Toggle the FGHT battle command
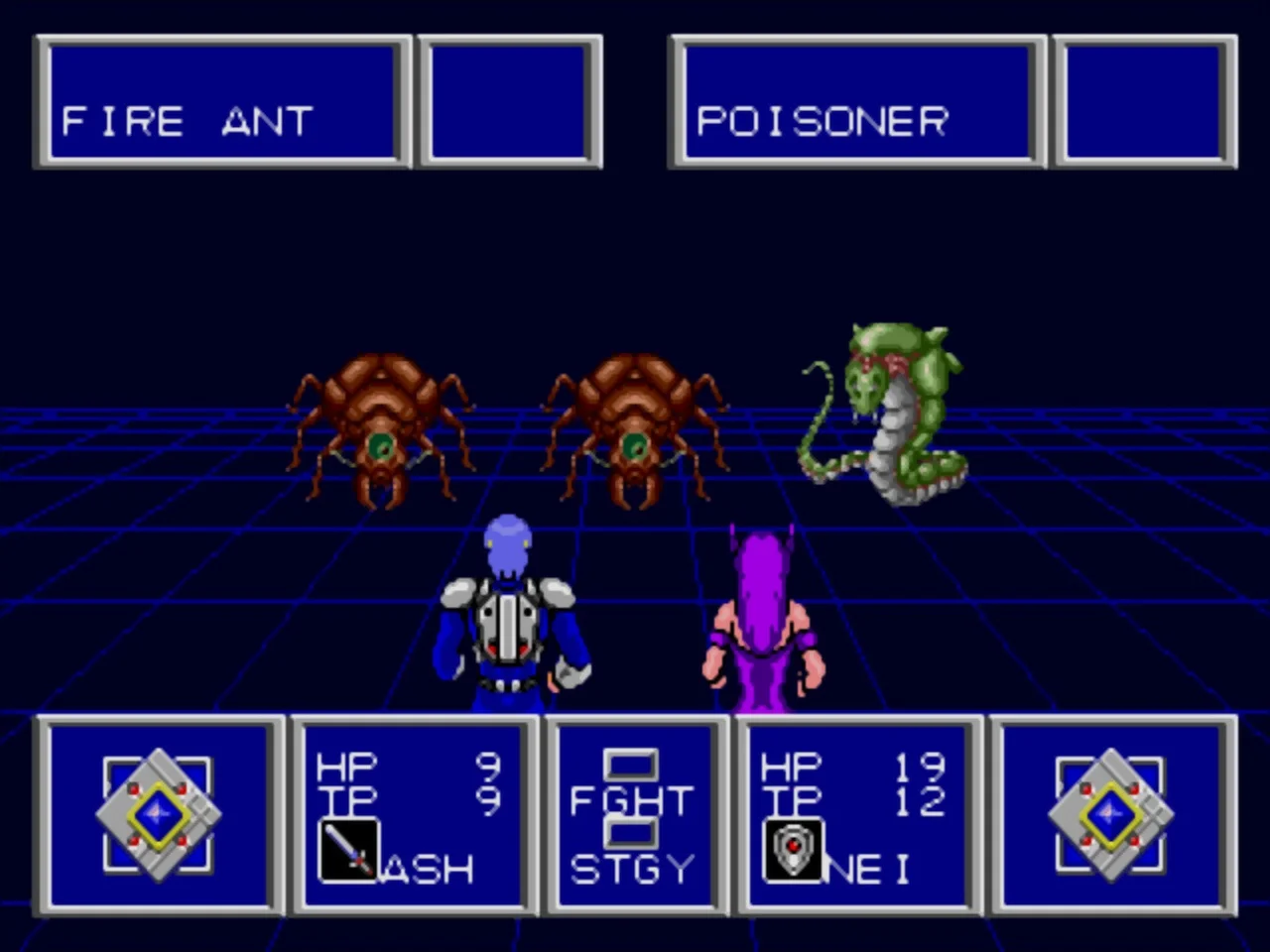Viewport: 1270px width, 952px height. tap(630, 800)
